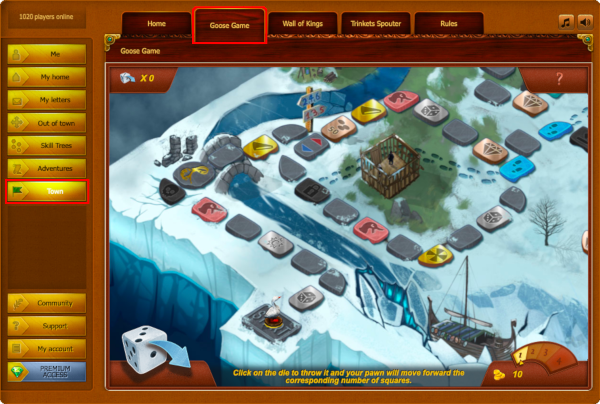Open My letters

[x=47, y=100]
